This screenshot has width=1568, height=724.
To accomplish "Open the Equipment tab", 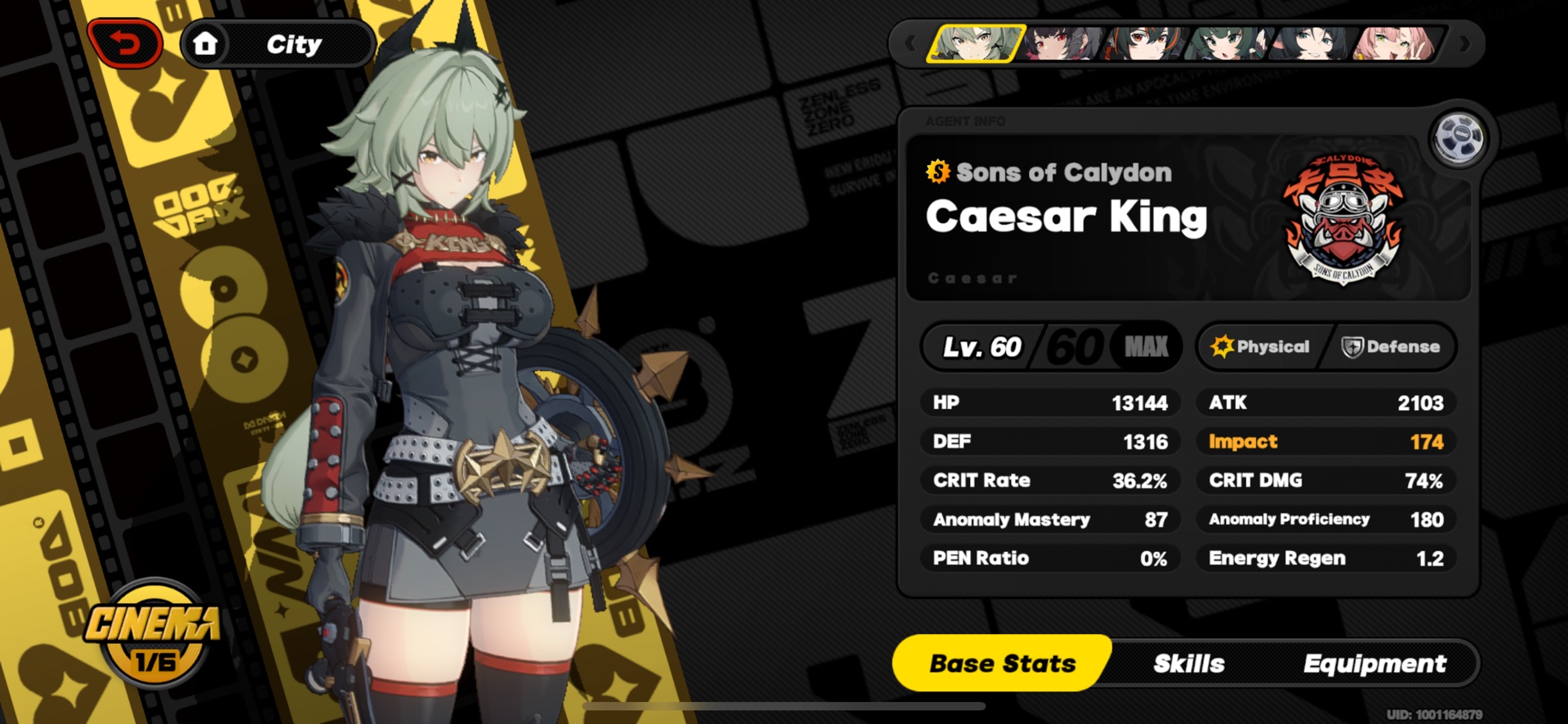I will (x=1376, y=664).
